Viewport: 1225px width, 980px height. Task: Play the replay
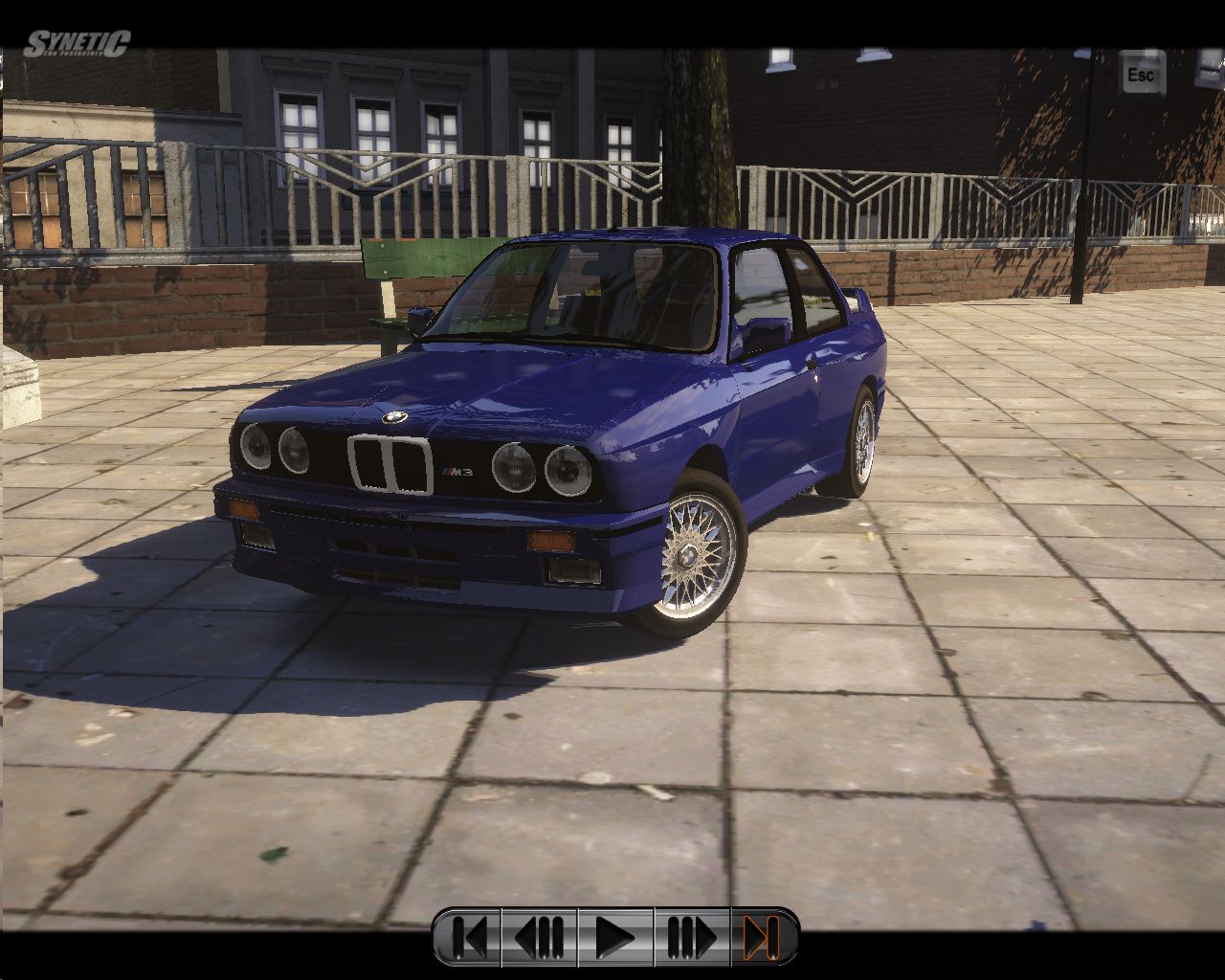click(x=615, y=937)
